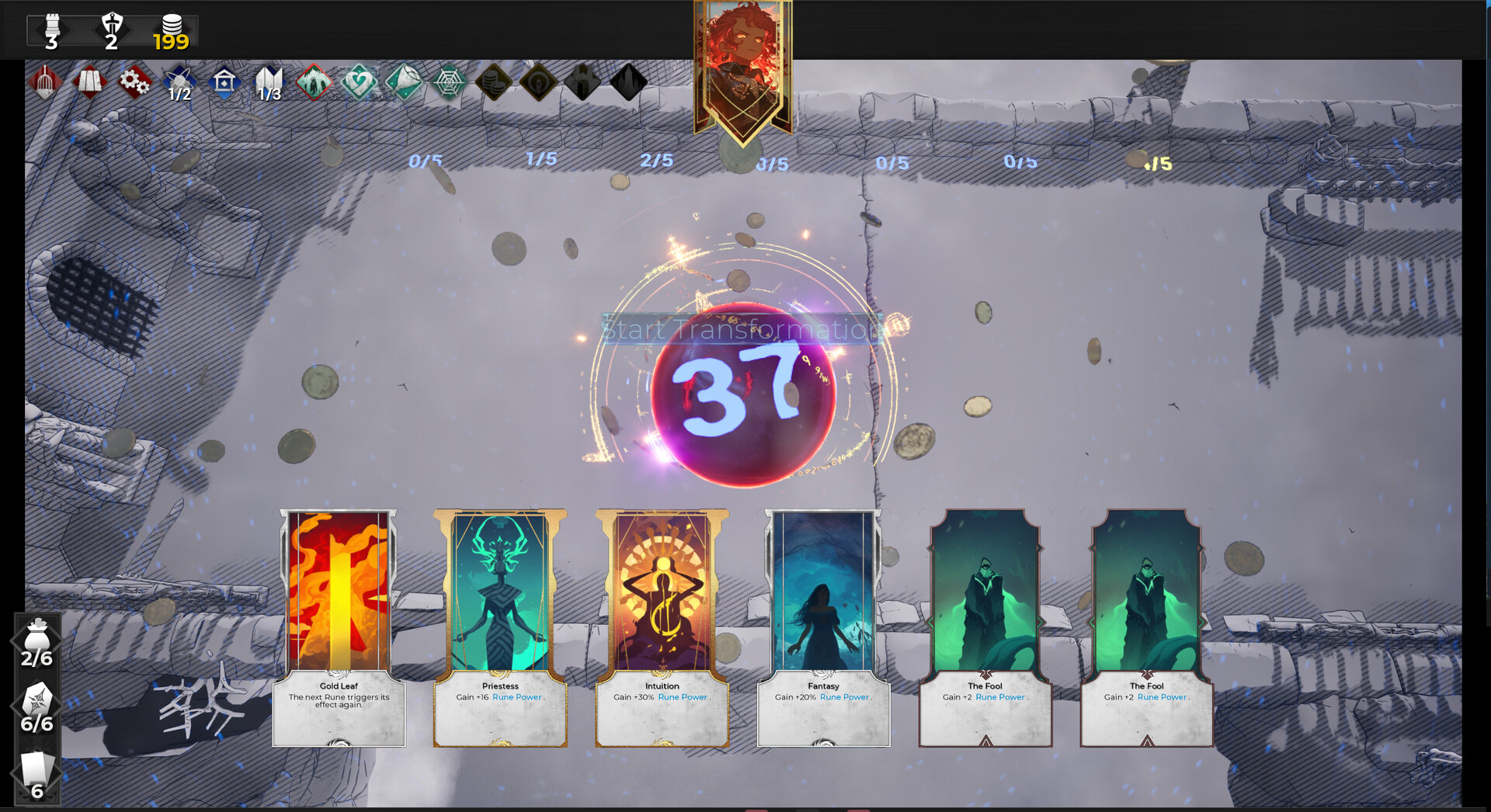The image size is (1491, 812).
Task: Open the red banners icon
Action: point(89,82)
